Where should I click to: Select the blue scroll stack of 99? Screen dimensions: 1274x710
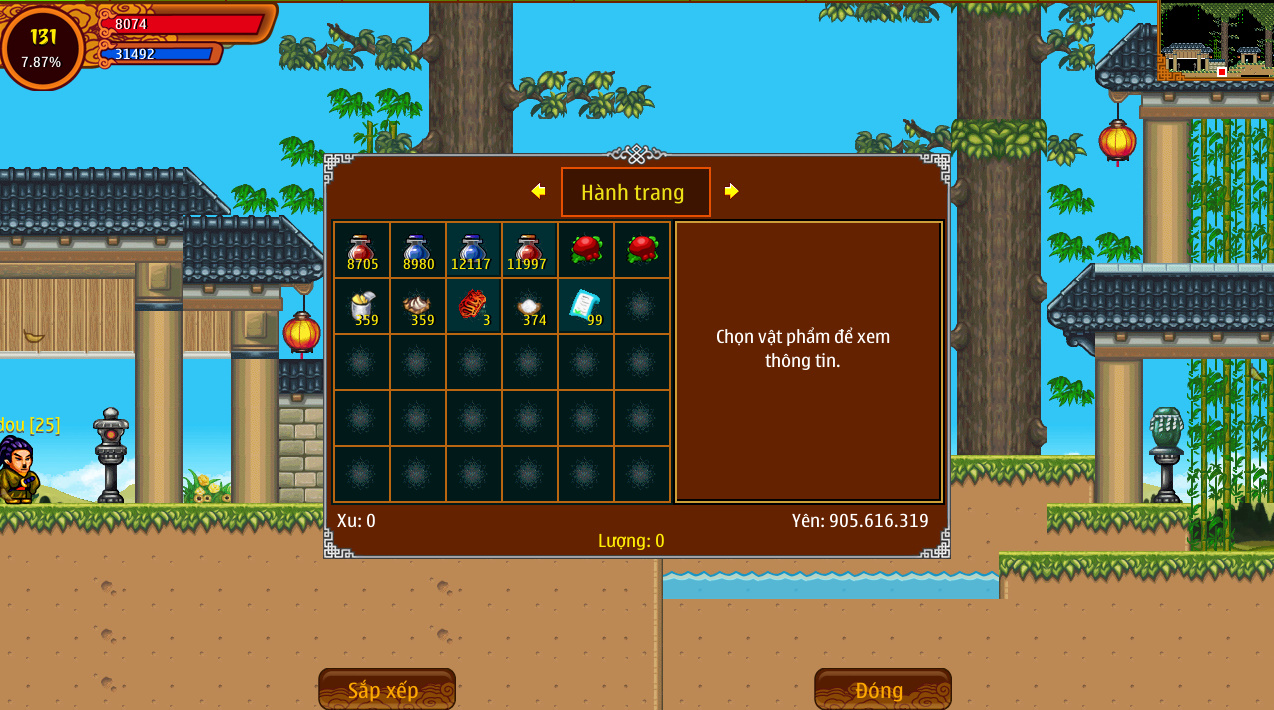click(585, 306)
